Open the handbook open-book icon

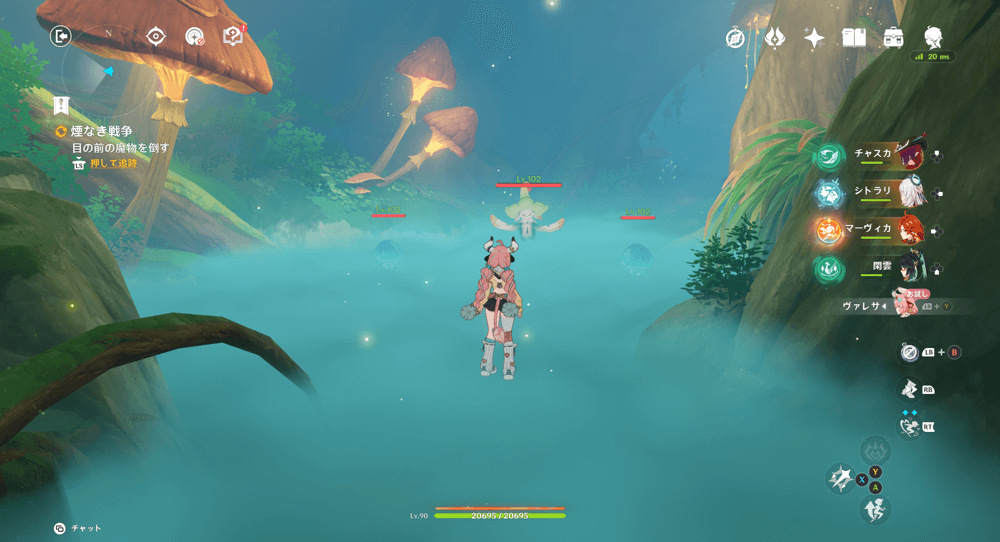tap(853, 38)
